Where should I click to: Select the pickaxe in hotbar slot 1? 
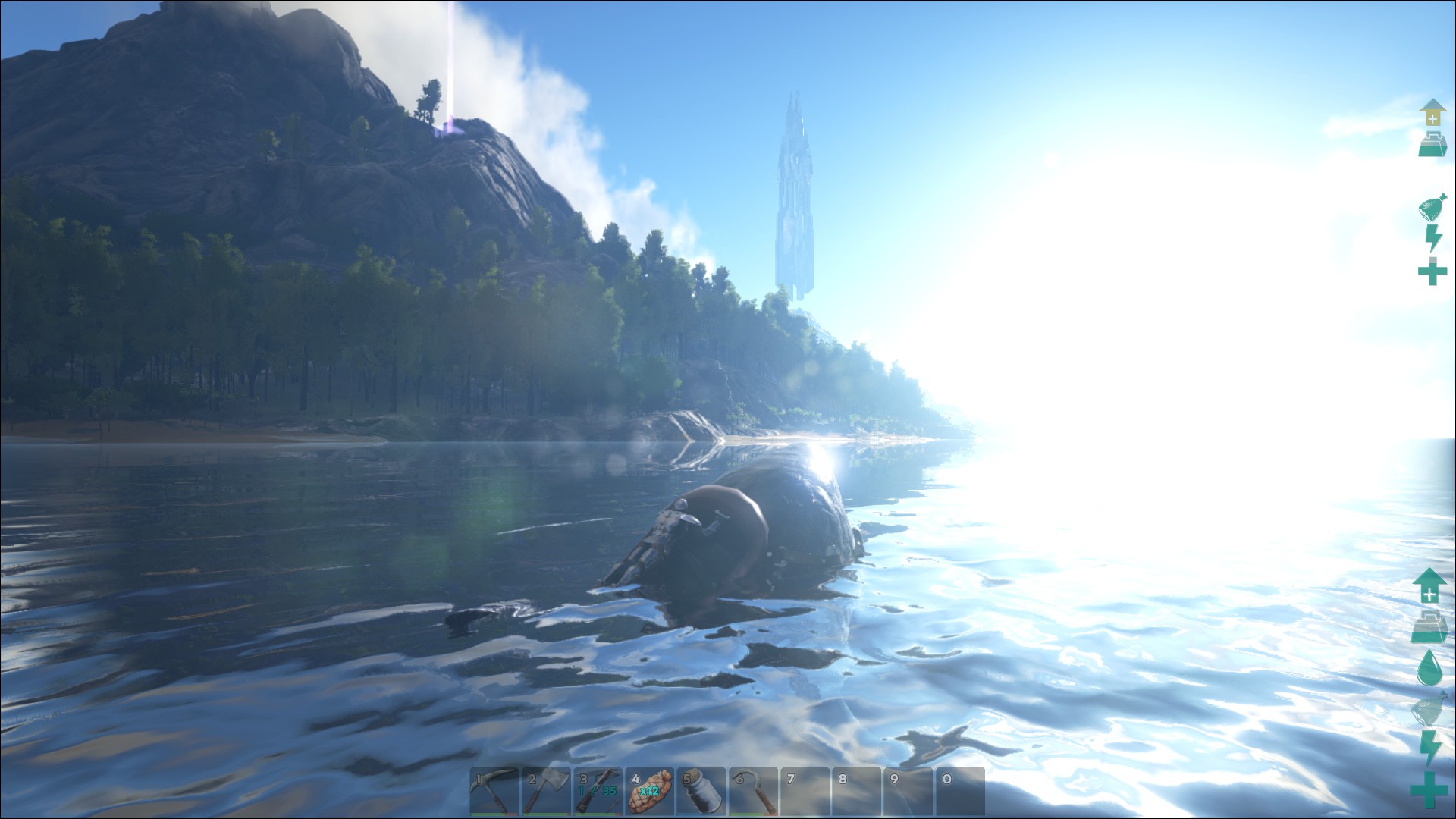coord(494,791)
